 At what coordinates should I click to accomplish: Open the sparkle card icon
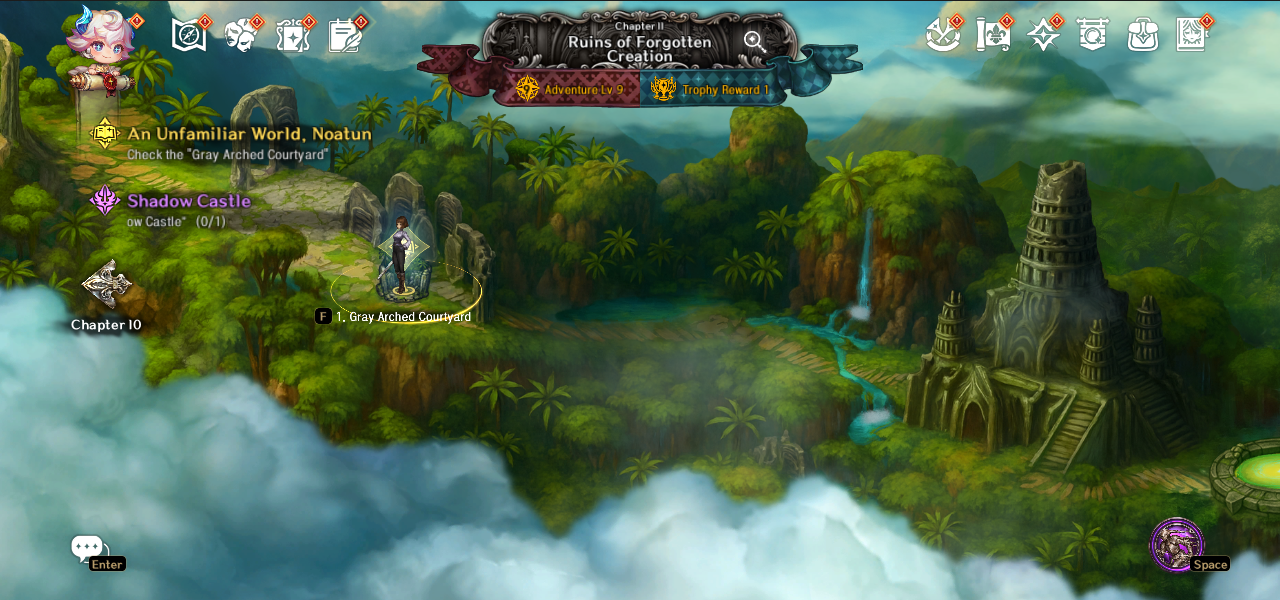click(293, 35)
